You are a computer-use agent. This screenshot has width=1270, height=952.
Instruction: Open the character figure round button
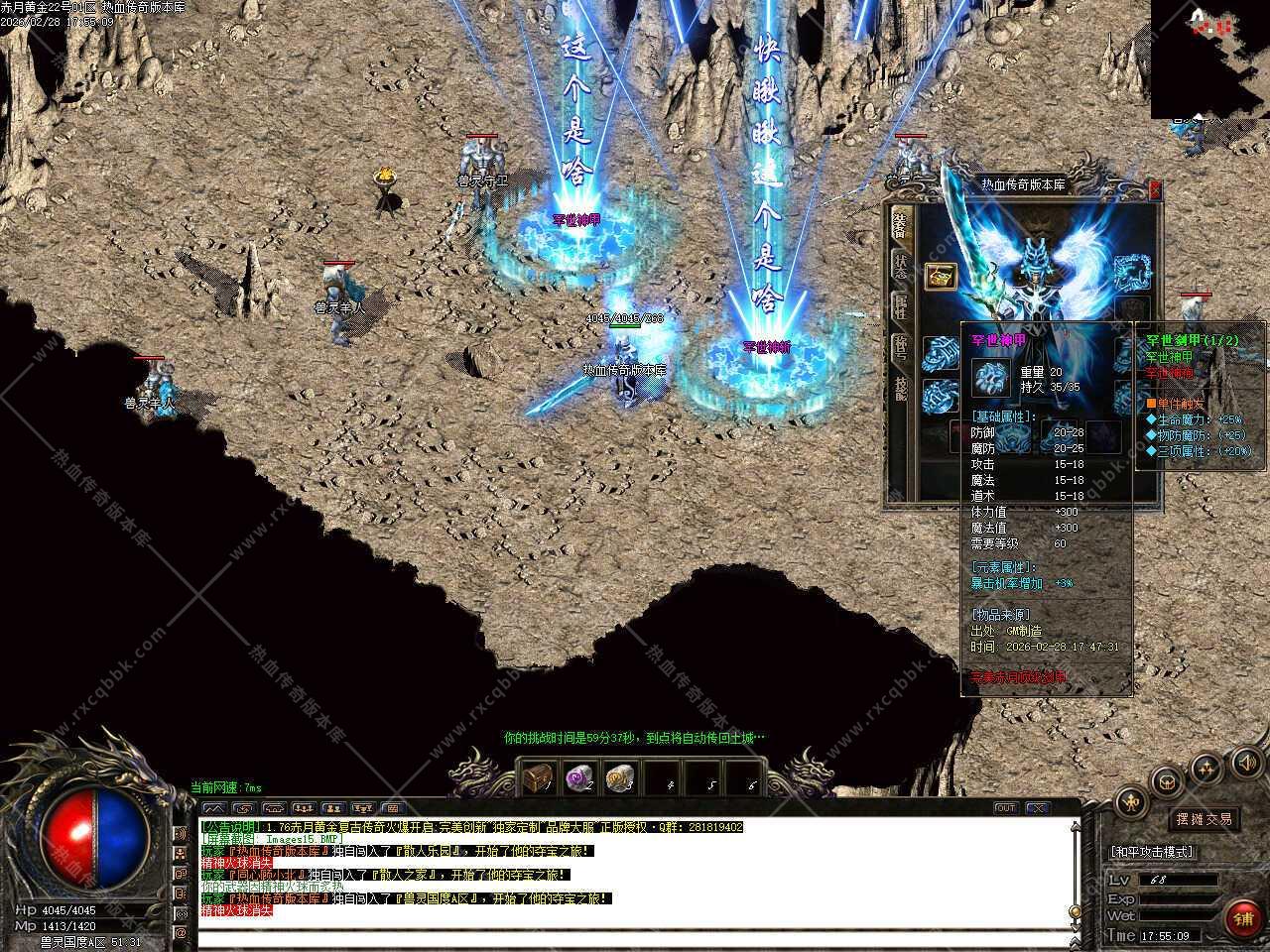coord(1130,802)
